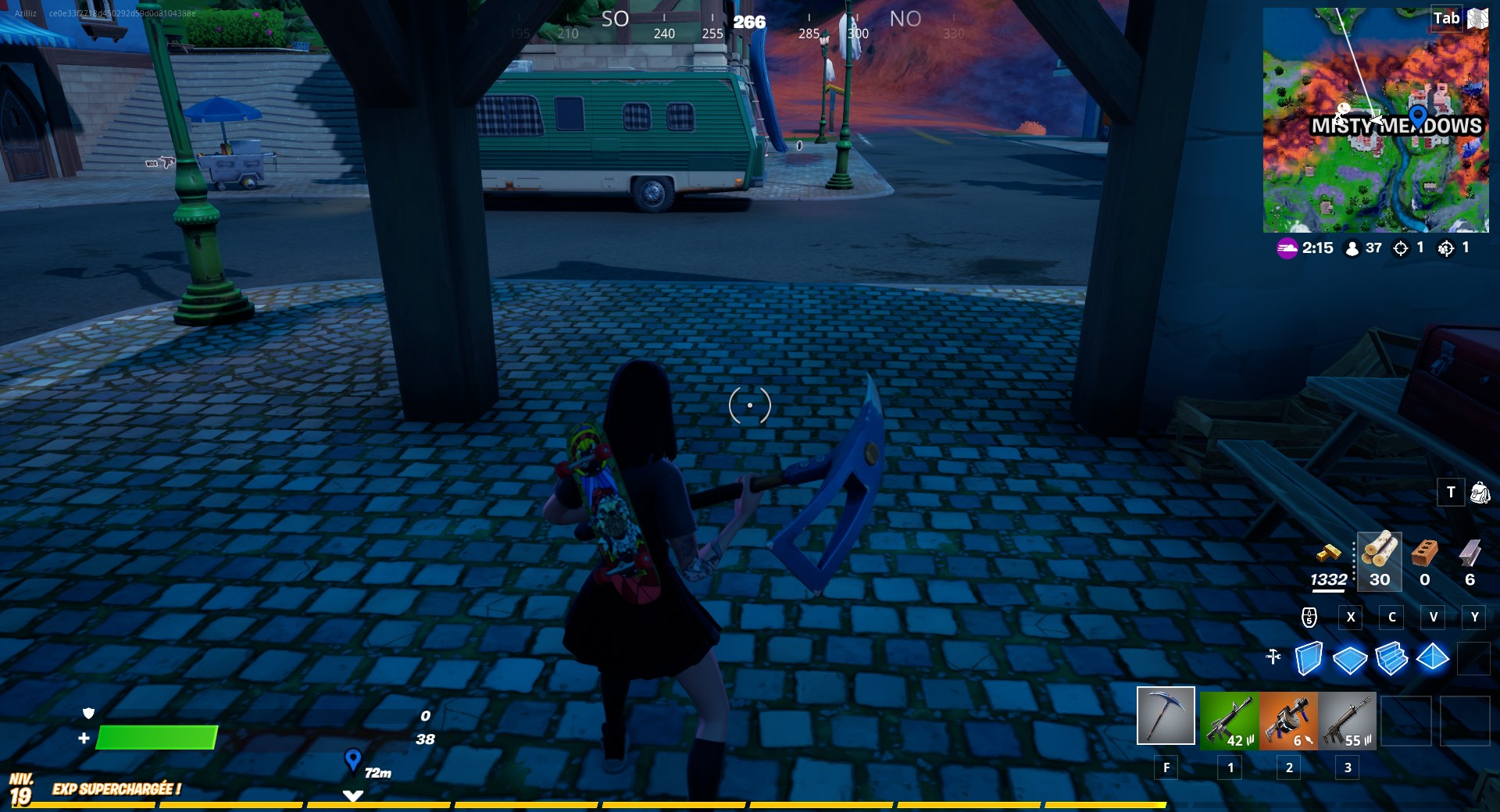The width and height of the screenshot is (1500, 812).
Task: Toggle the wall build piece
Action: coord(1309,660)
